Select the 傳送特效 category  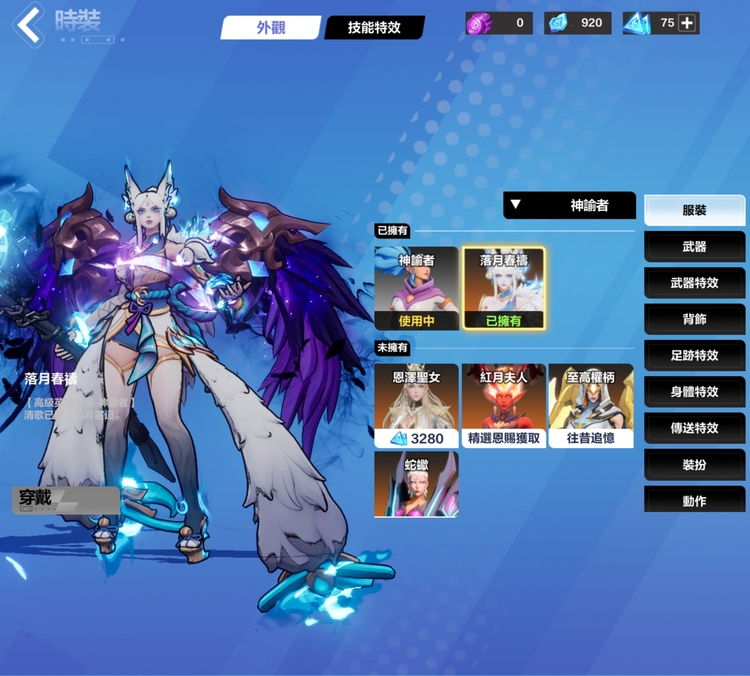point(694,427)
